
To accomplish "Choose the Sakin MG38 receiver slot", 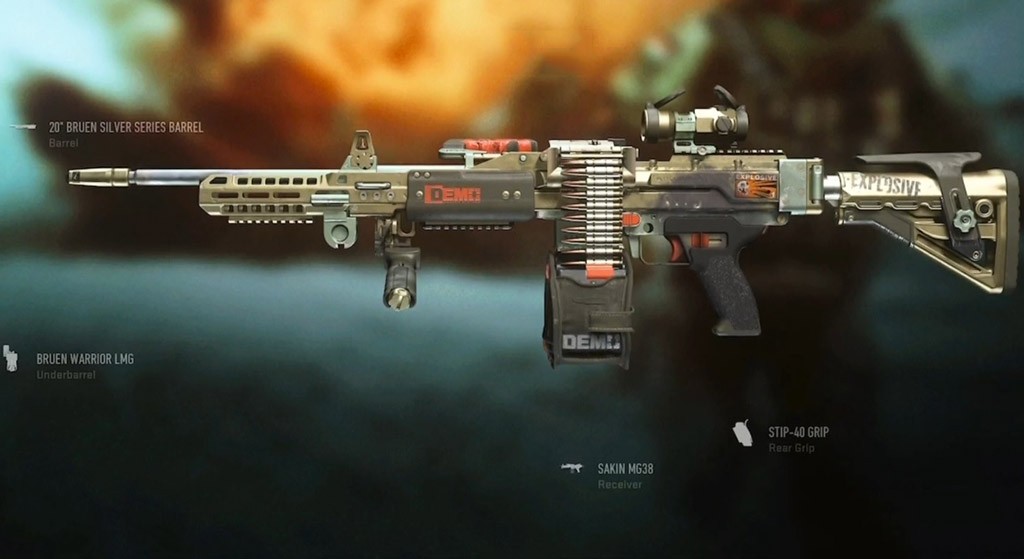I will point(625,468).
